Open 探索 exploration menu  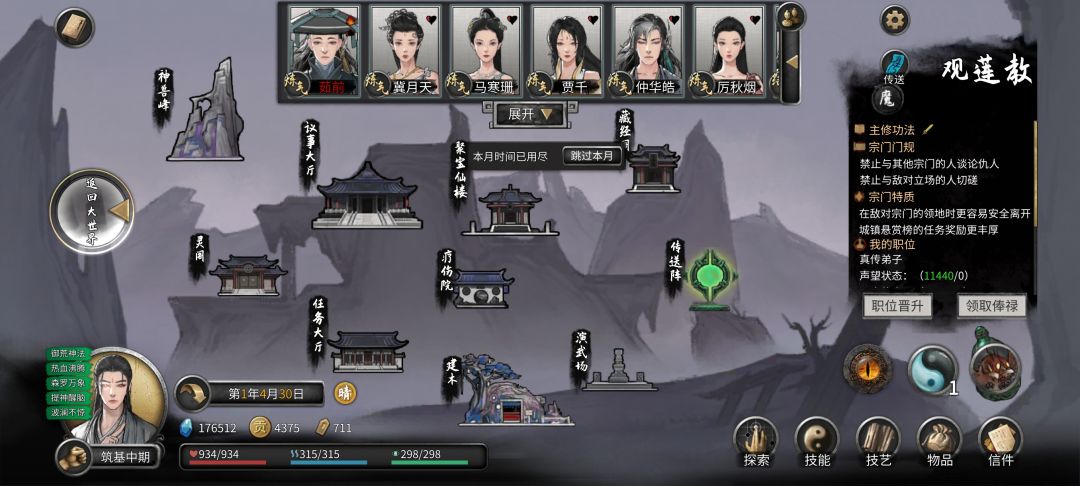[757, 442]
